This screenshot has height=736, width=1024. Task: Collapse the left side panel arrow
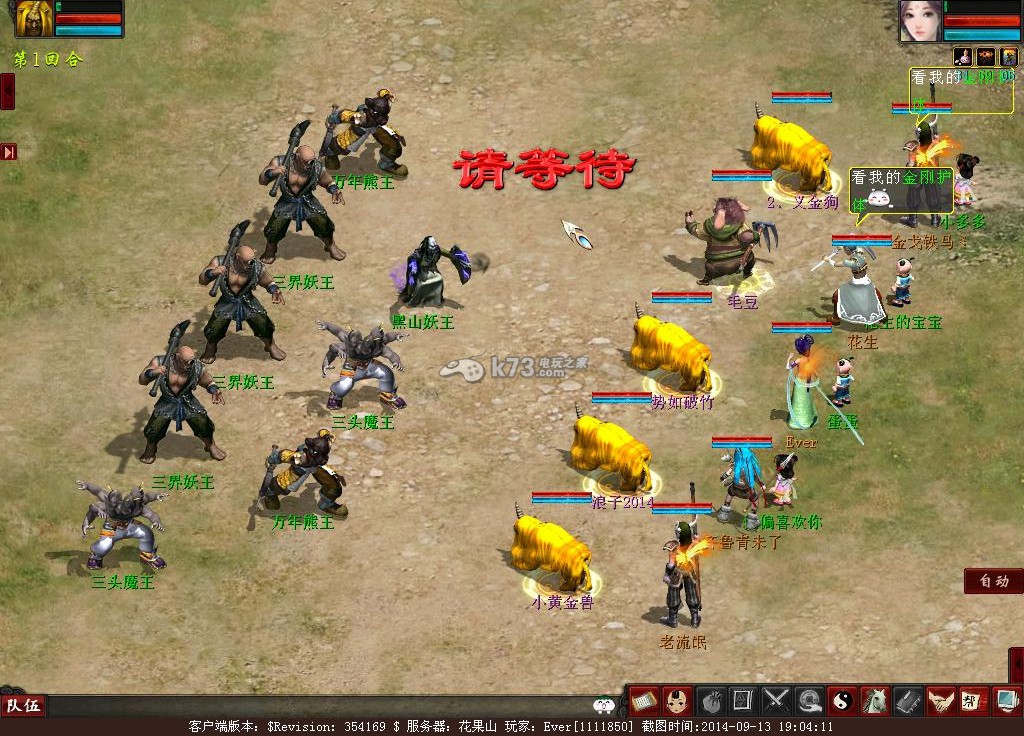click(x=7, y=91)
